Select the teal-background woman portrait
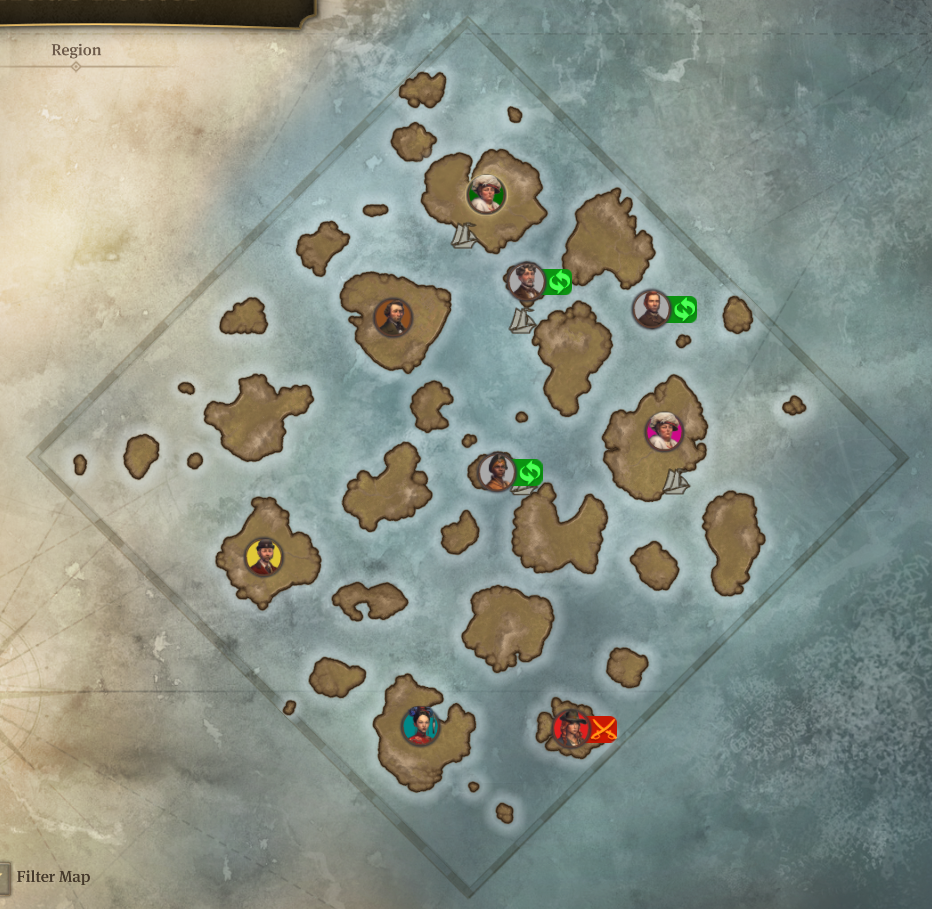Viewport: 932px width, 909px height. coord(421,725)
